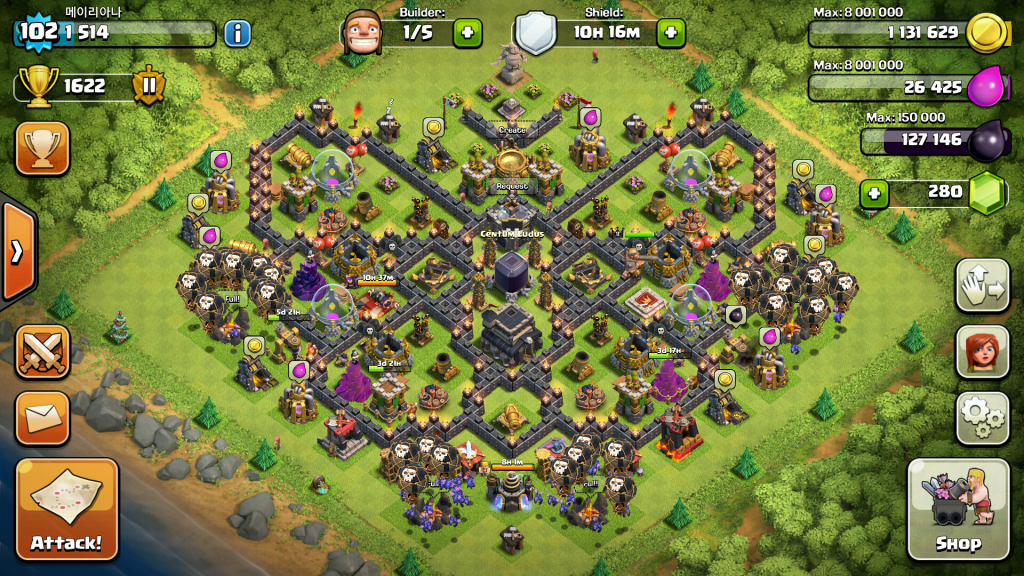Open the crossed swords battle log
The image size is (1024, 576).
tap(42, 352)
